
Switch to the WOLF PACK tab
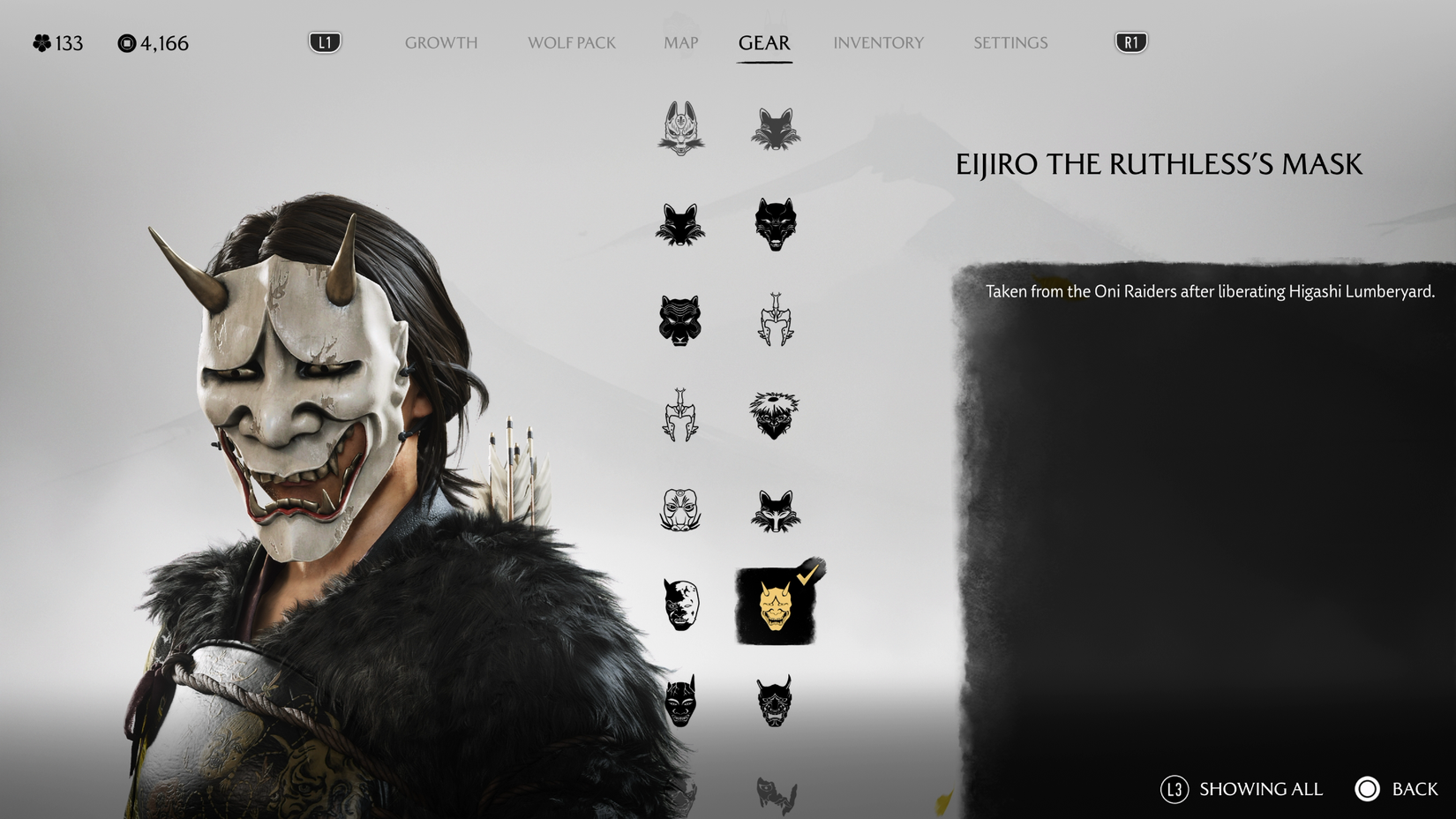pos(571,42)
